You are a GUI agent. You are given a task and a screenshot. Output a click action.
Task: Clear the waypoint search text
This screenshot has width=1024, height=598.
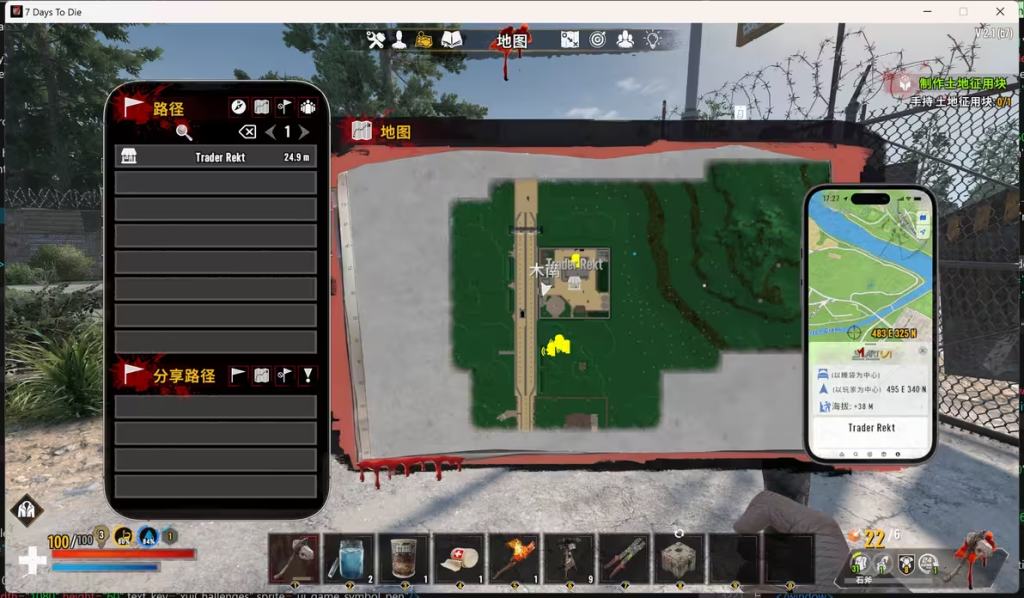pyautogui.click(x=247, y=132)
